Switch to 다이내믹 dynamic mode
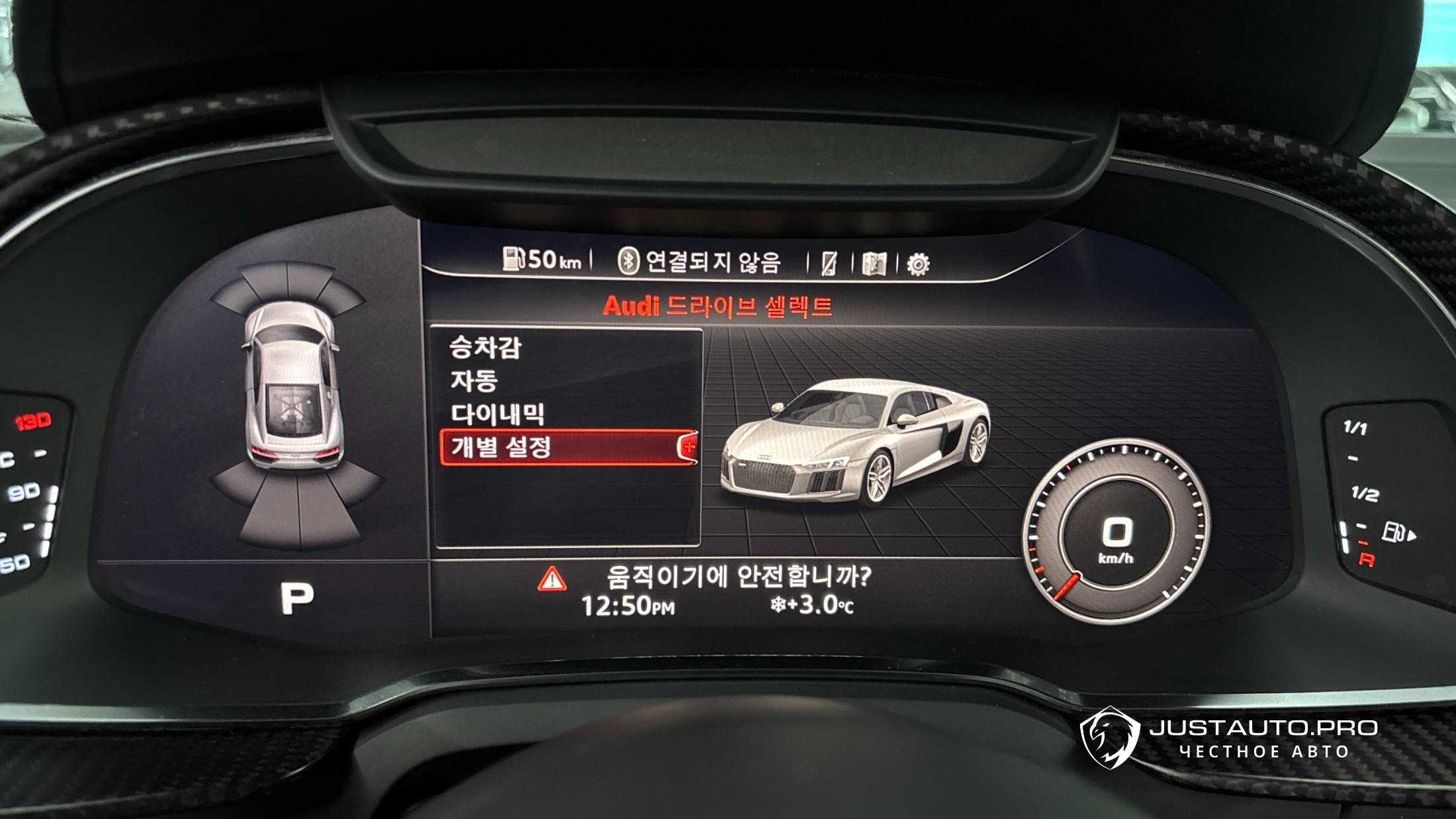This screenshot has width=1456, height=819. point(498,414)
